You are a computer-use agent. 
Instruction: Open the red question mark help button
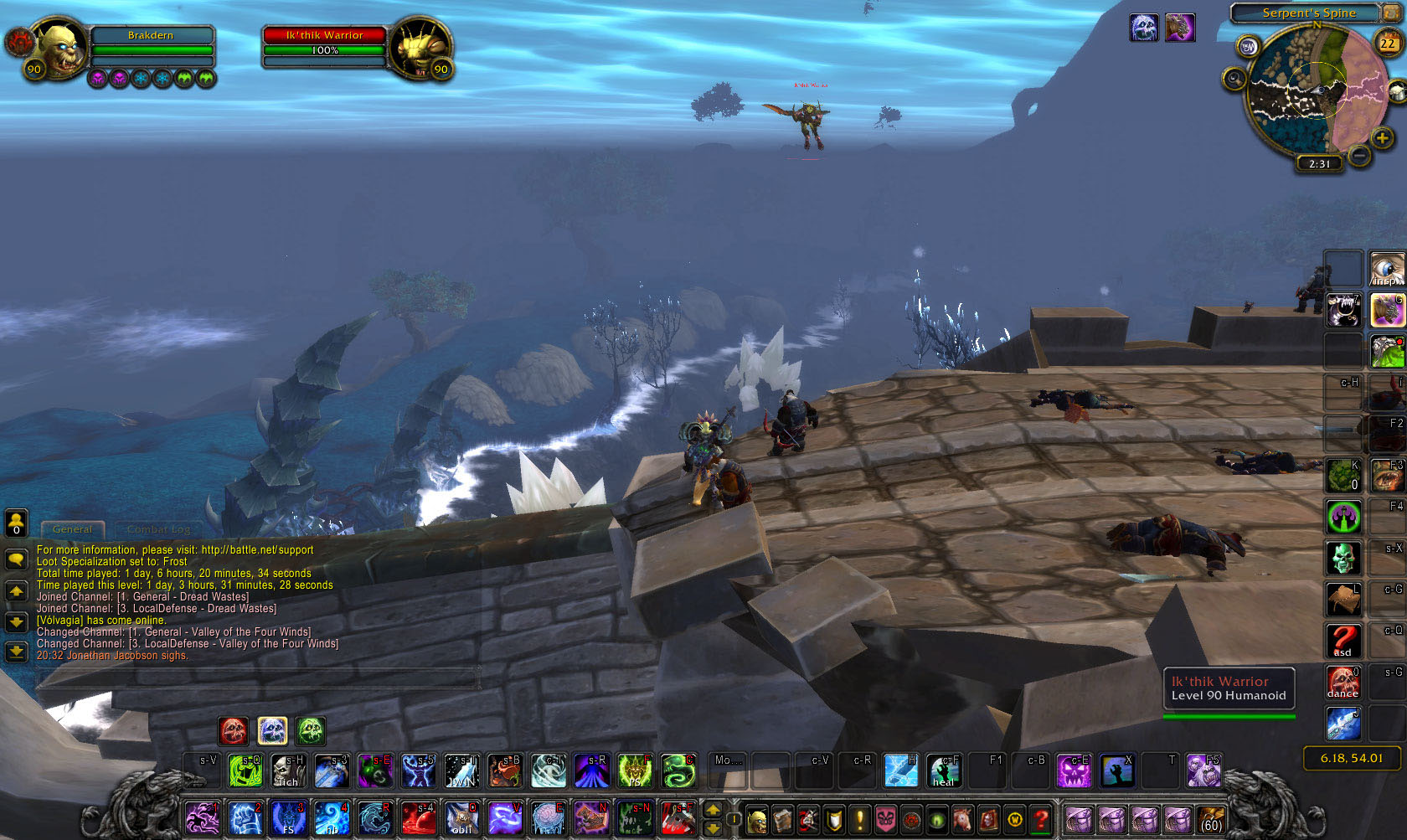pyautogui.click(x=1040, y=819)
